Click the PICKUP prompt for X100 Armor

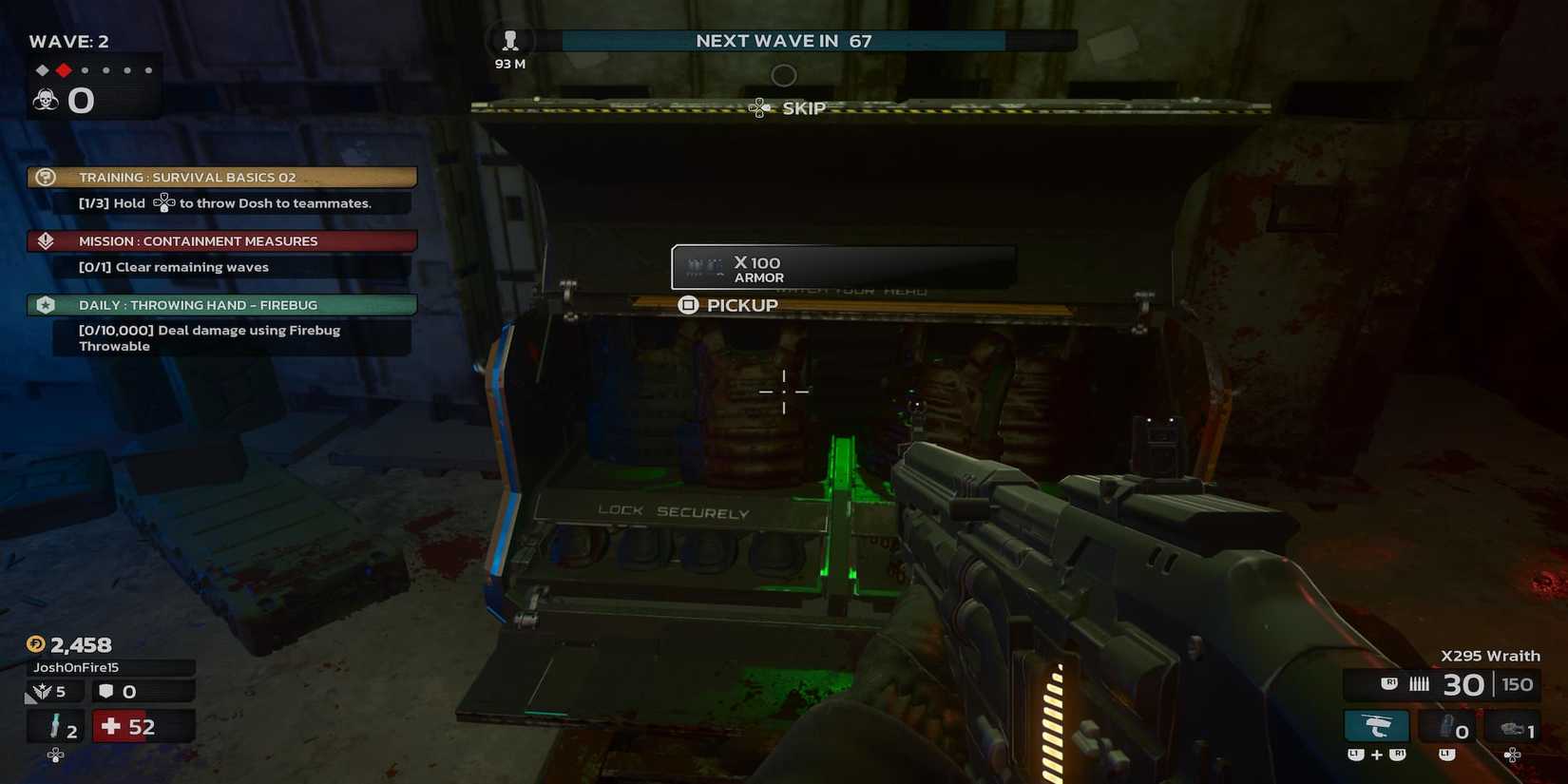click(728, 305)
